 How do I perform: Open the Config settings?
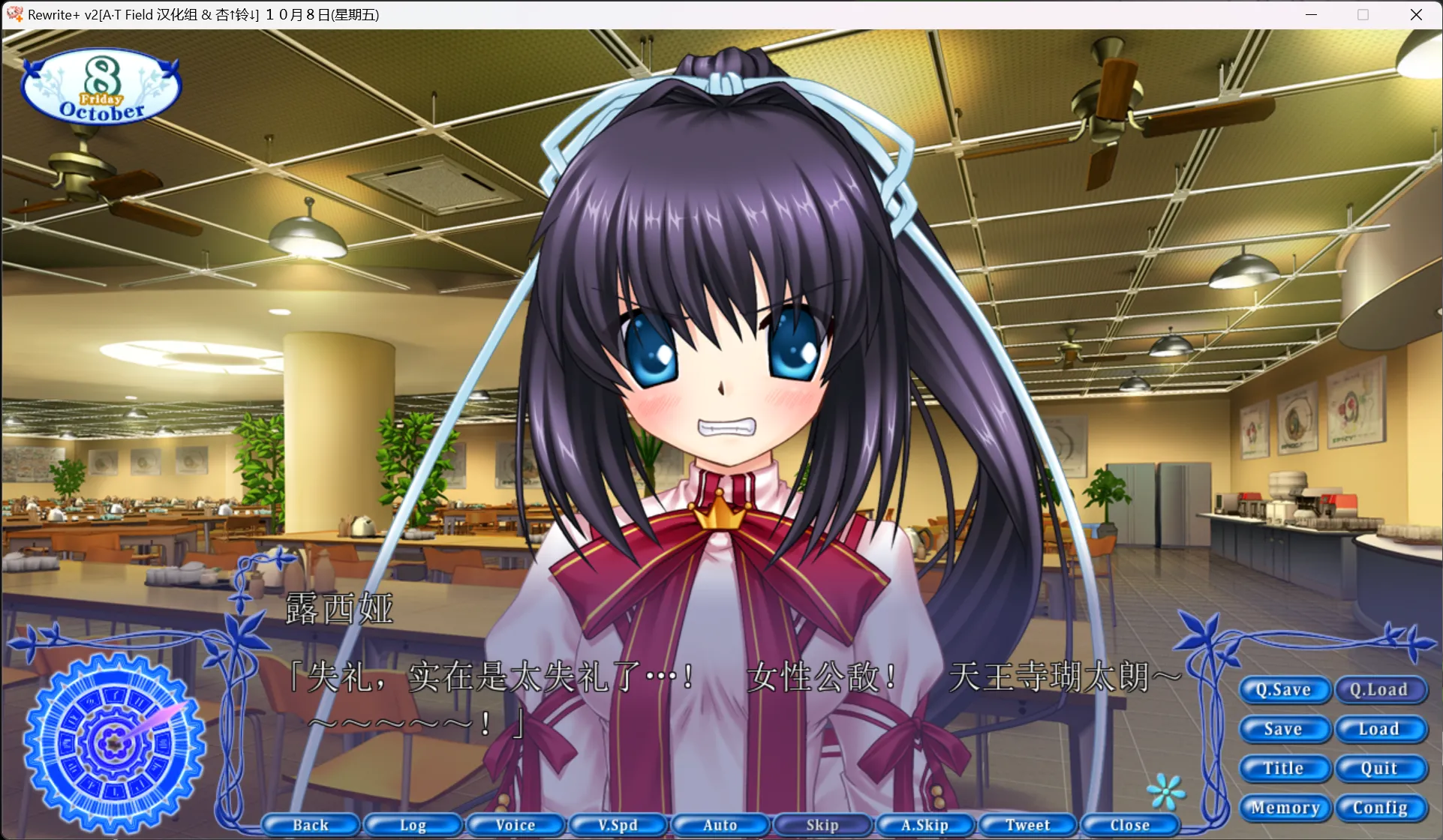[1379, 808]
